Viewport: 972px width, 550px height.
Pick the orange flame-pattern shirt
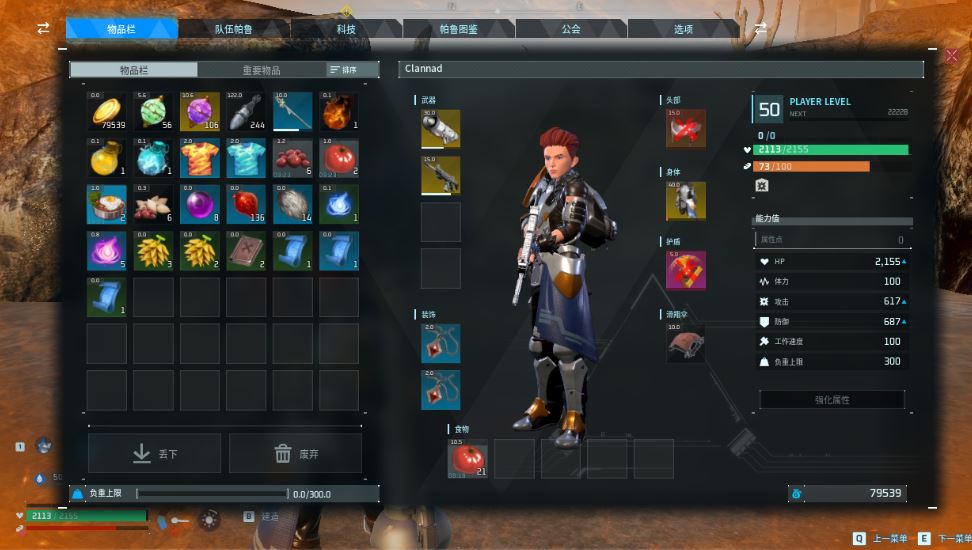tap(200, 158)
